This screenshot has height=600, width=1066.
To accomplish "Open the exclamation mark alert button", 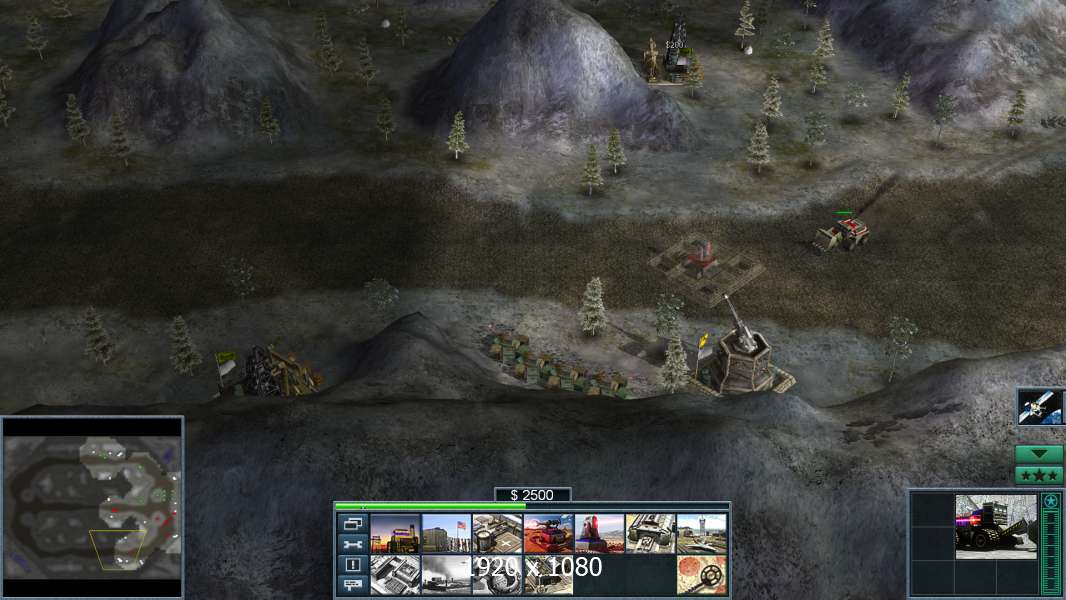I will coord(352,565).
